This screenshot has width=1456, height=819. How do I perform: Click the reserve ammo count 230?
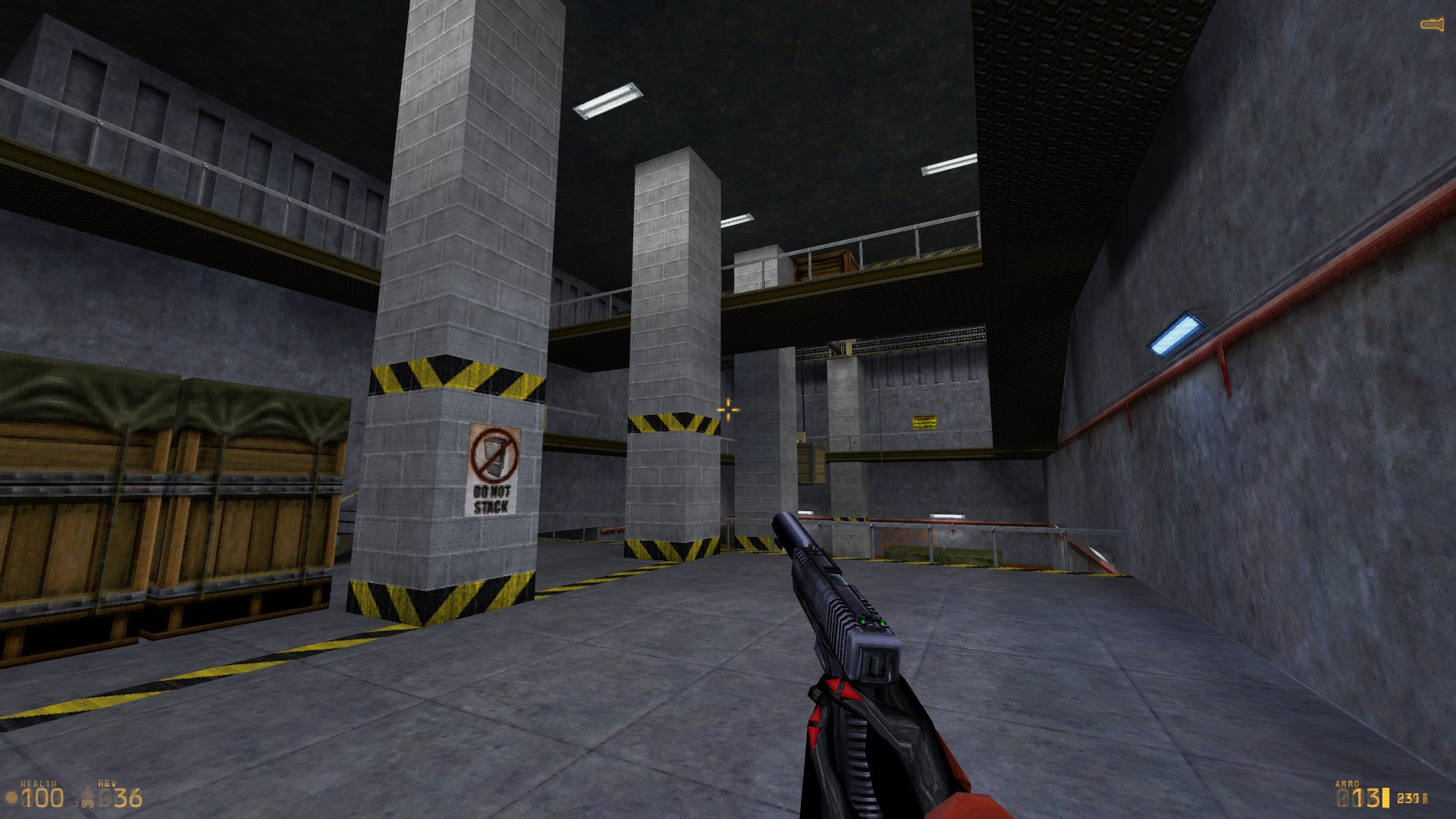point(1407,799)
